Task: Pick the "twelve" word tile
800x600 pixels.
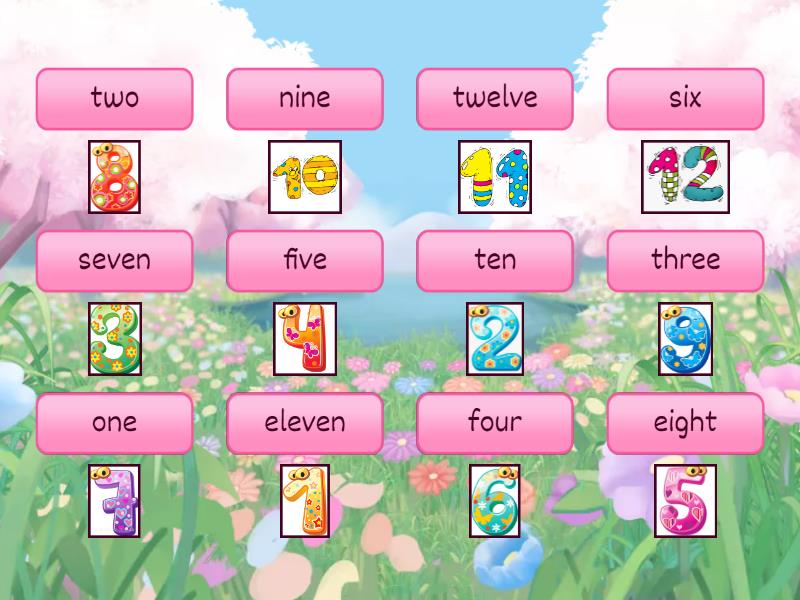Action: 495,99
